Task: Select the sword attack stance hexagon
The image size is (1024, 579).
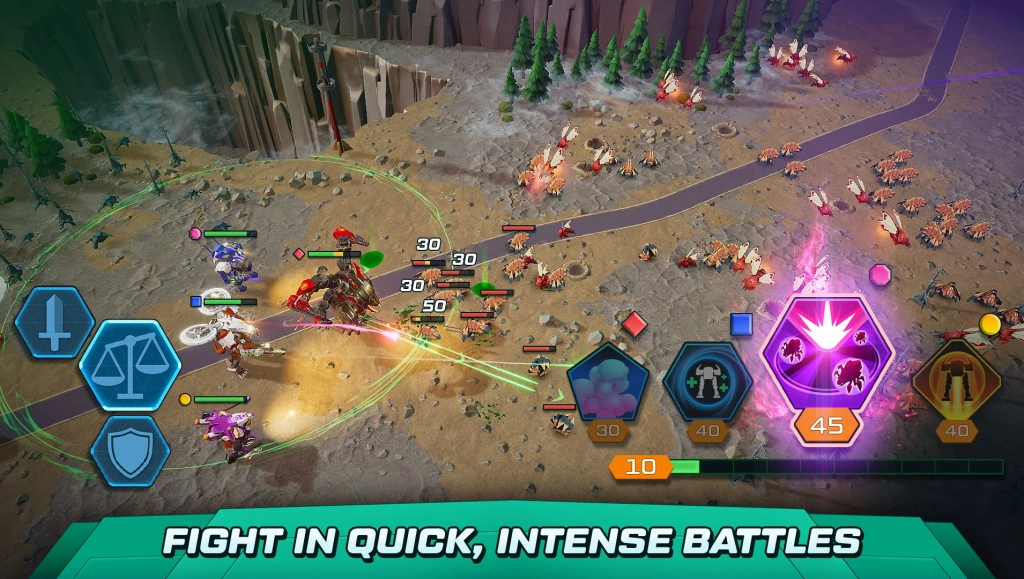Action: [x=55, y=322]
